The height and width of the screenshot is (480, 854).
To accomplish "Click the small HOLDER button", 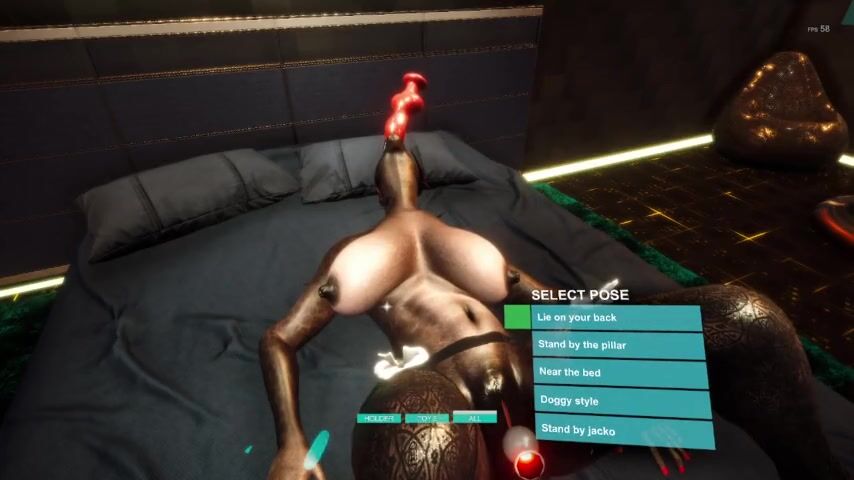I will (379, 418).
